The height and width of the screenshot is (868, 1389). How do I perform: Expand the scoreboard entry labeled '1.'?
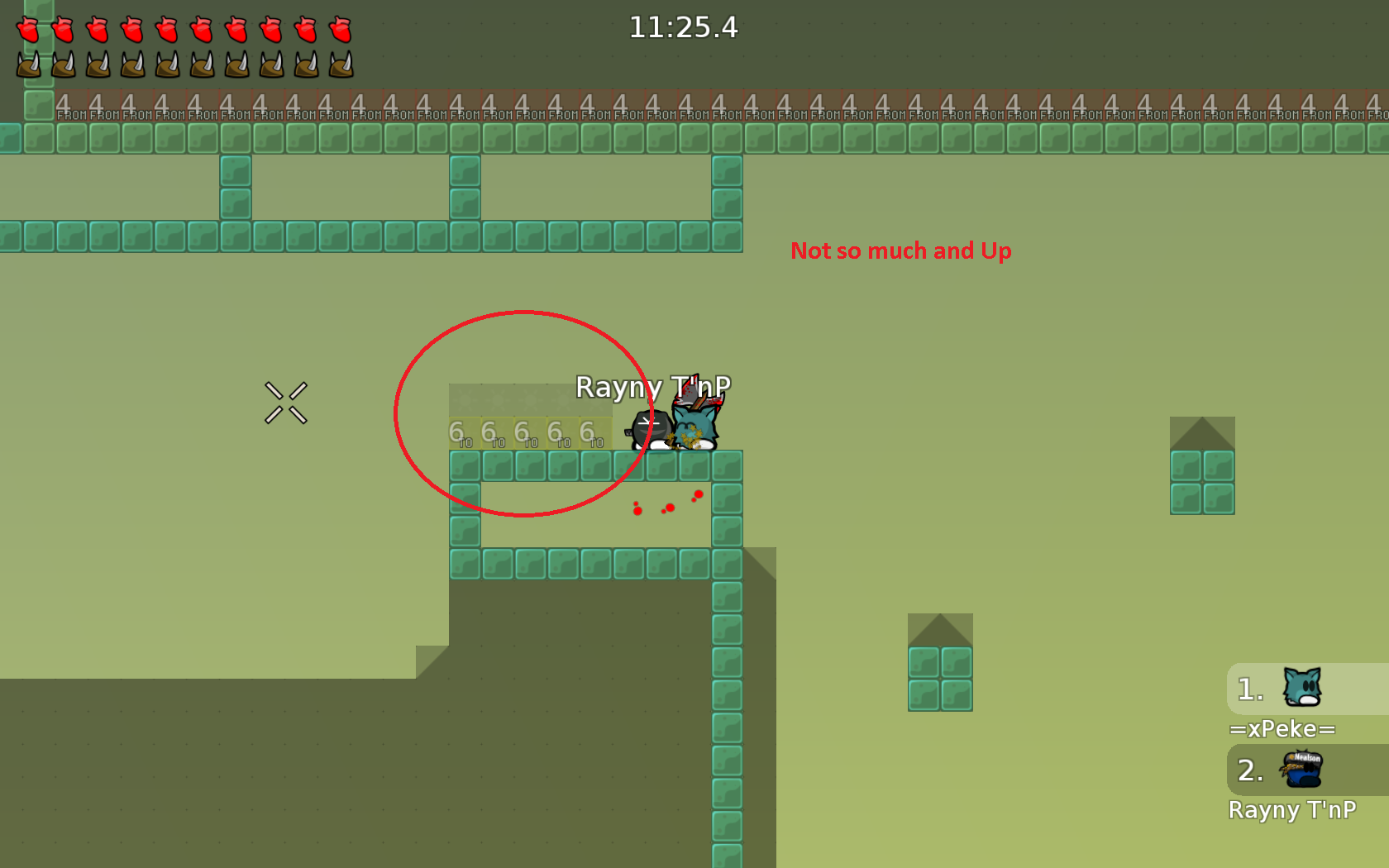point(1249,689)
